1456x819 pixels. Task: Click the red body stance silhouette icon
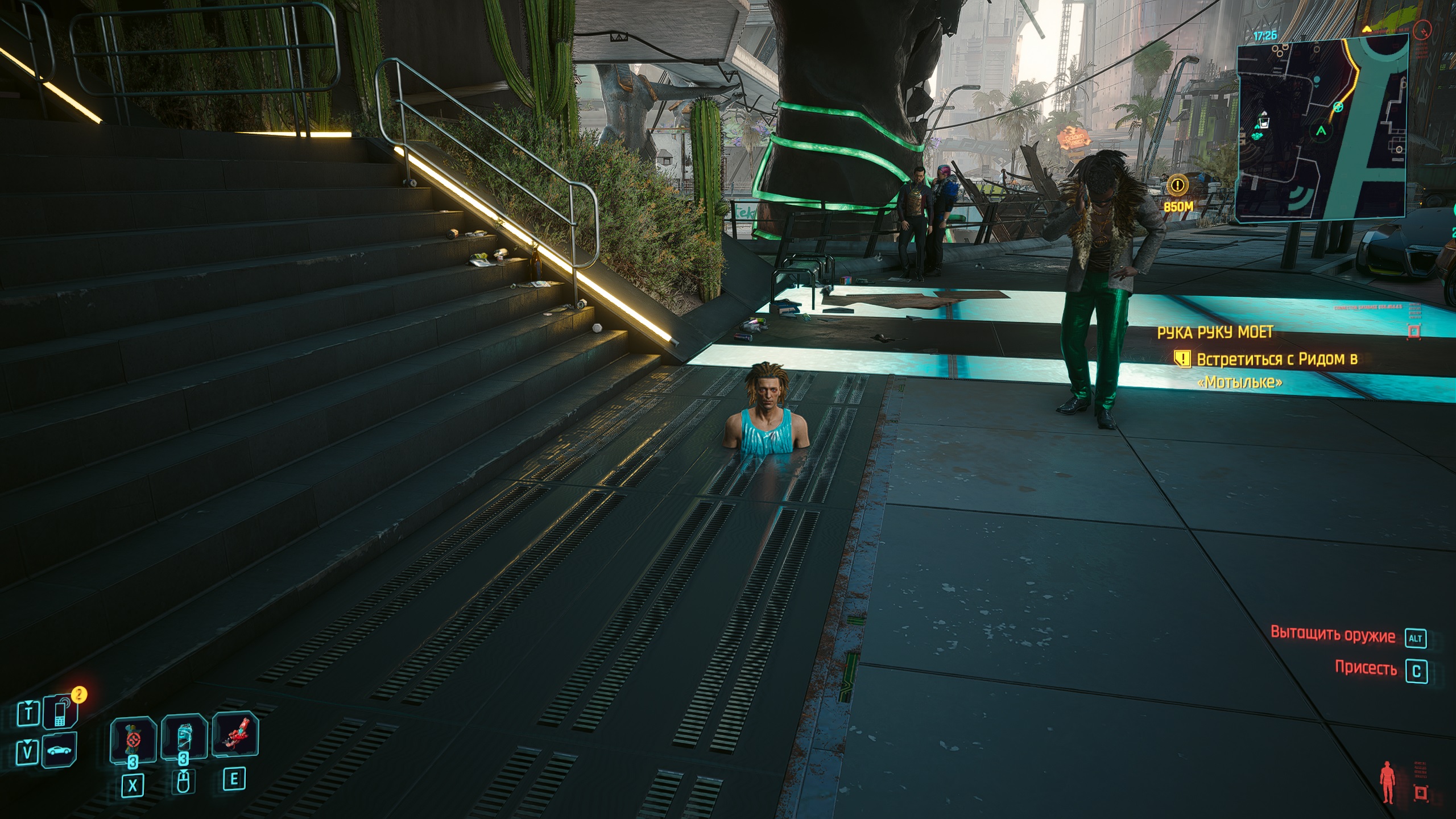click(x=1387, y=782)
